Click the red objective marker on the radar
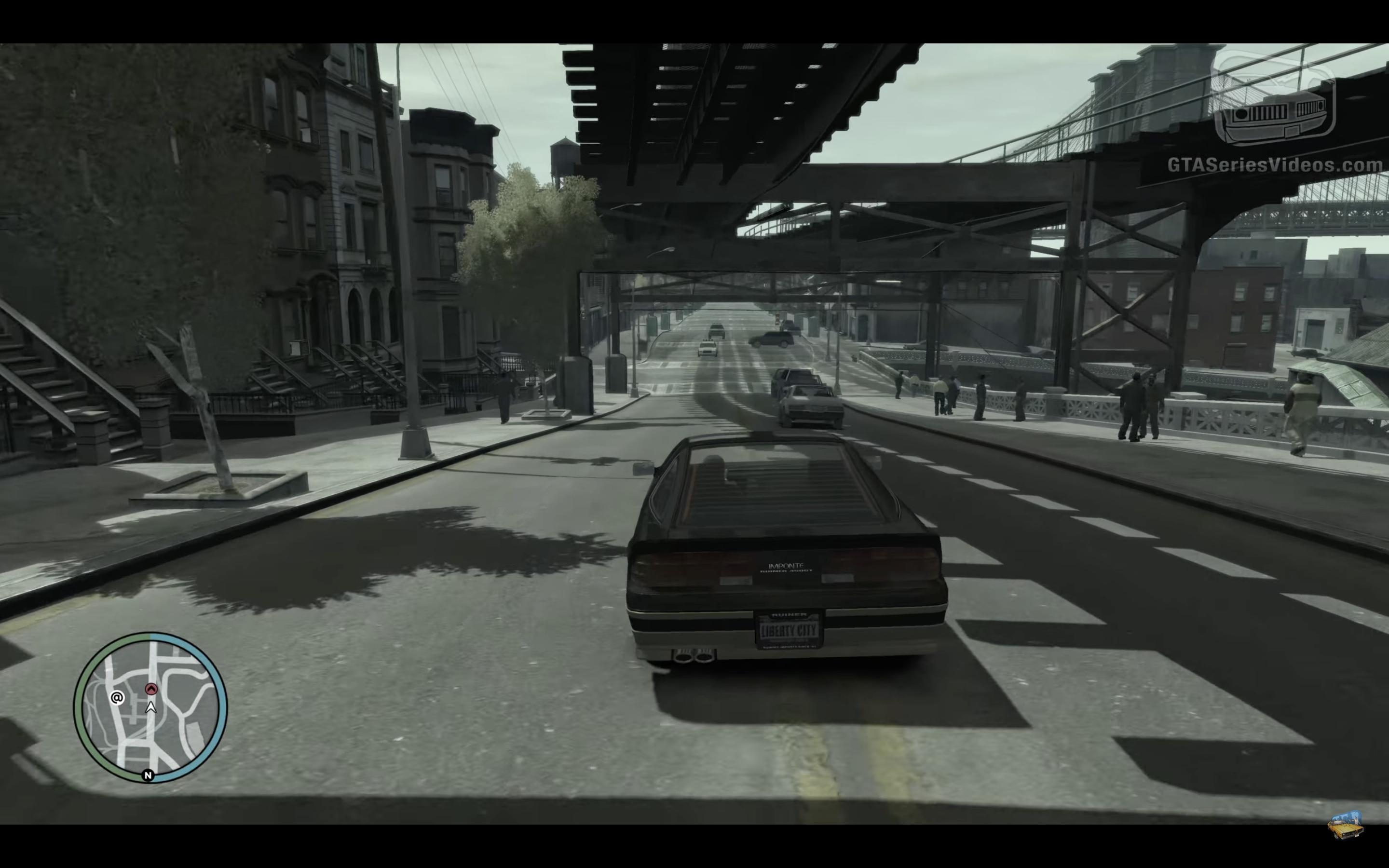 click(151, 688)
